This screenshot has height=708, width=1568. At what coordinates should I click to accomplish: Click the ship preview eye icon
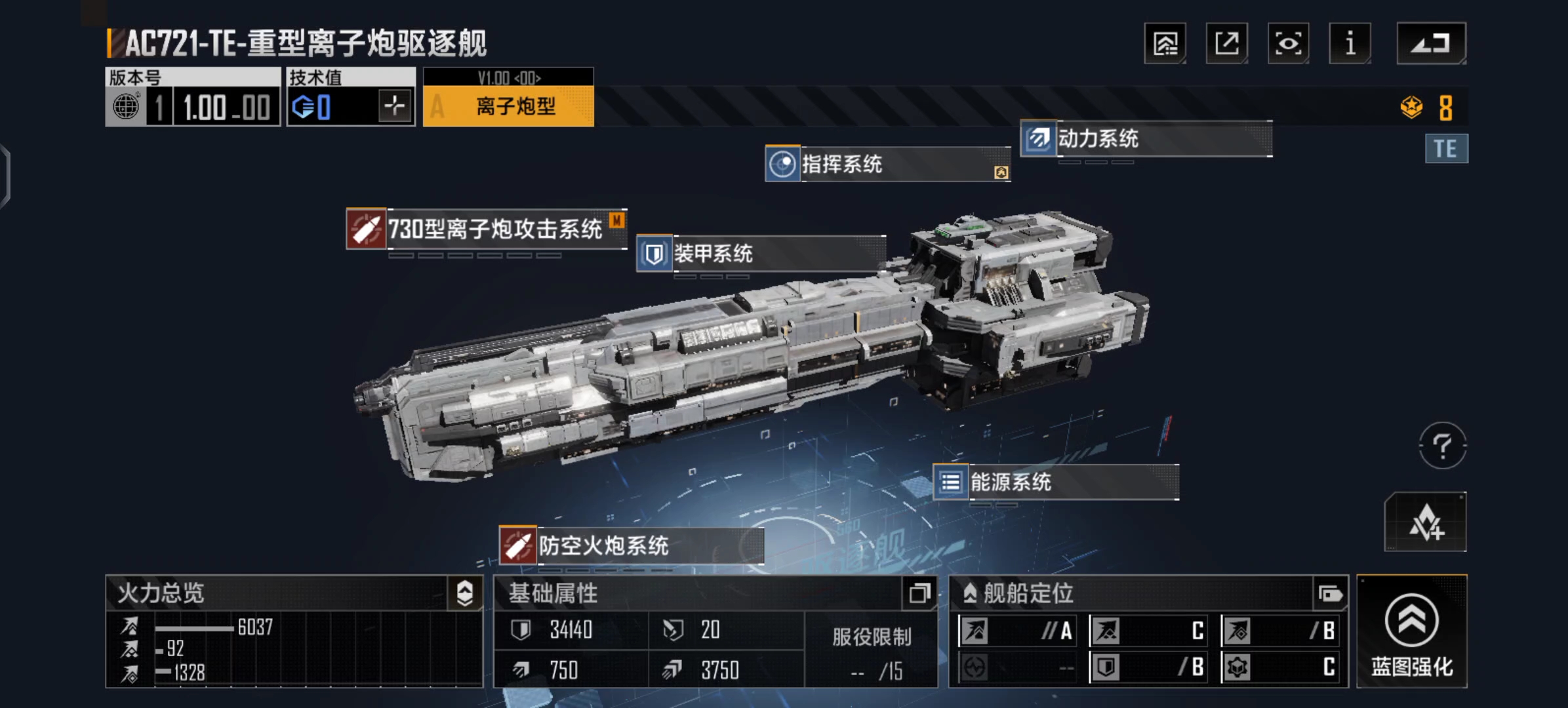coord(1287,43)
